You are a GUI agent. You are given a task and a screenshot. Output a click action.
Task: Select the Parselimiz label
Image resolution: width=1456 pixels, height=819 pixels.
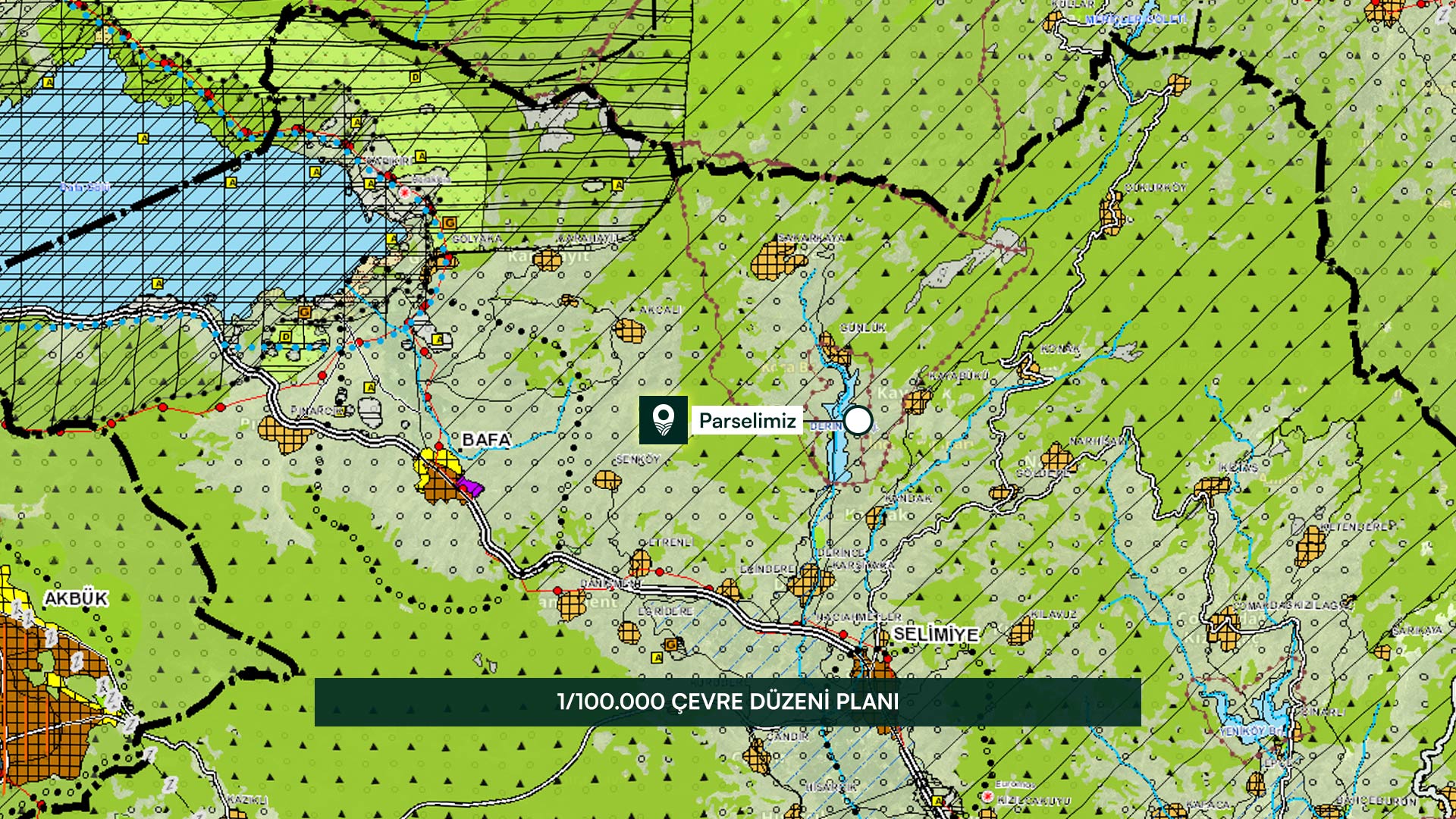[747, 420]
